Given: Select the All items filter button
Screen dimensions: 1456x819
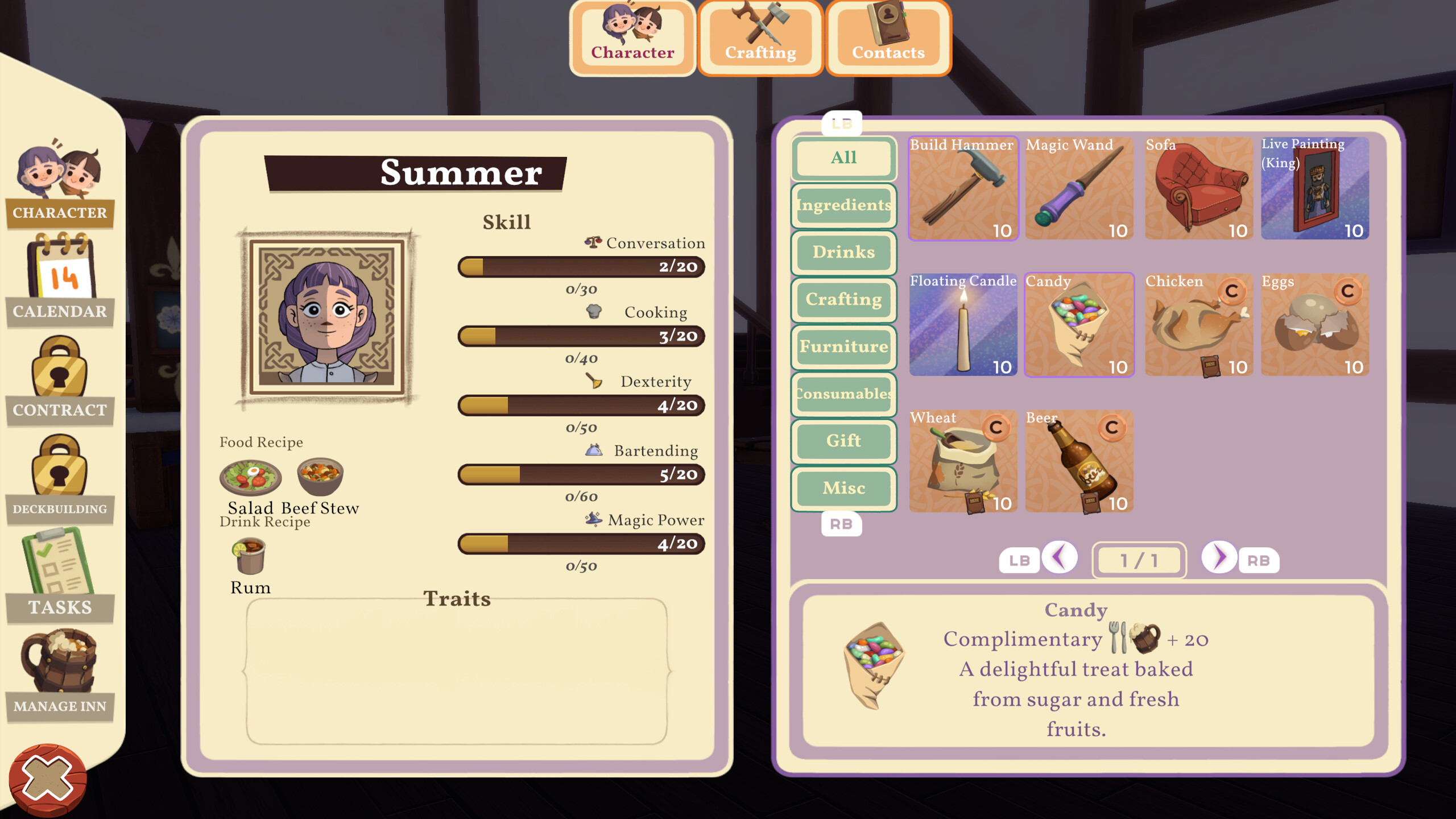Looking at the screenshot, I should [x=843, y=158].
